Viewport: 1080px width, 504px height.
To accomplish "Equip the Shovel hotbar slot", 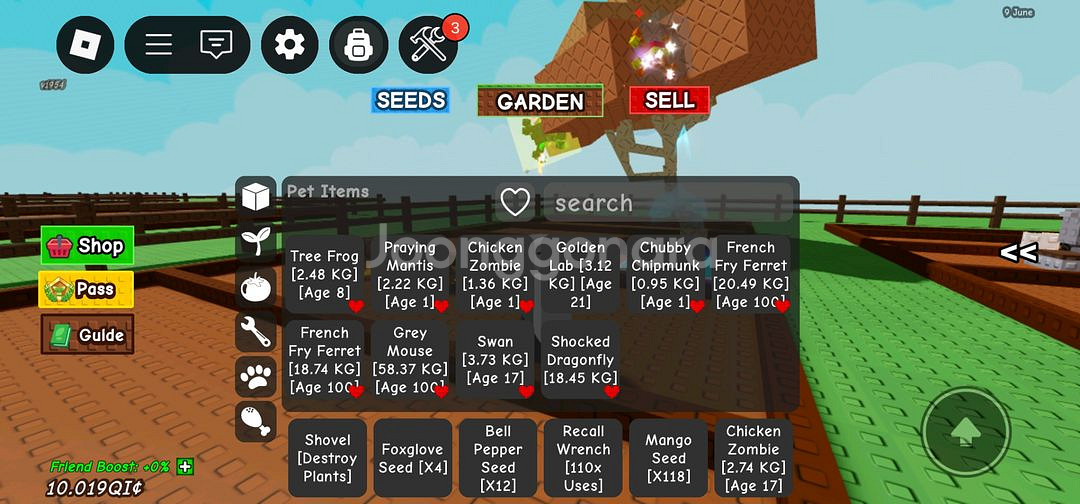I will coord(327,458).
